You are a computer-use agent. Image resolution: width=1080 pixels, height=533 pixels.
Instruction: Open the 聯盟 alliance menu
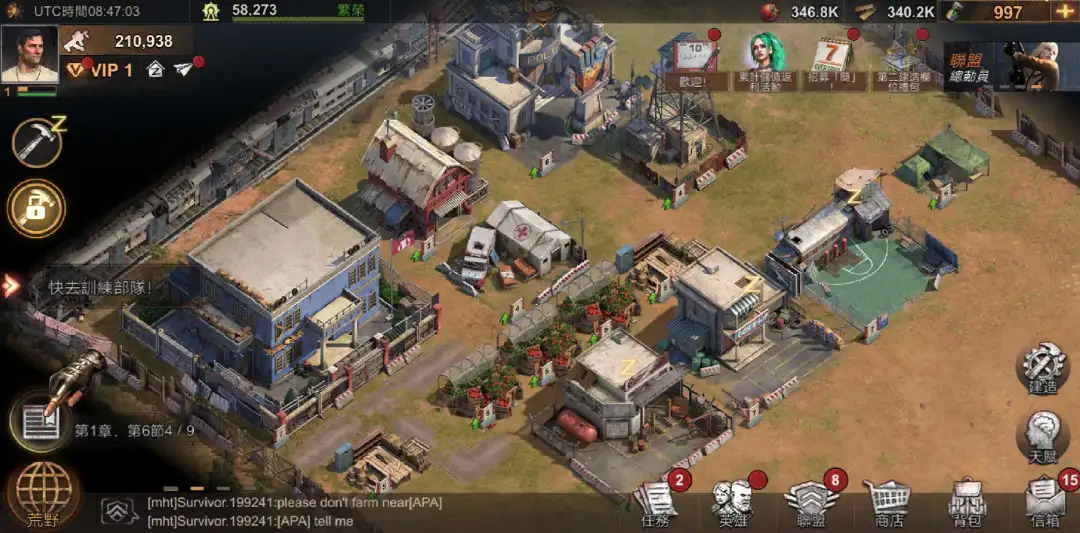click(x=810, y=502)
